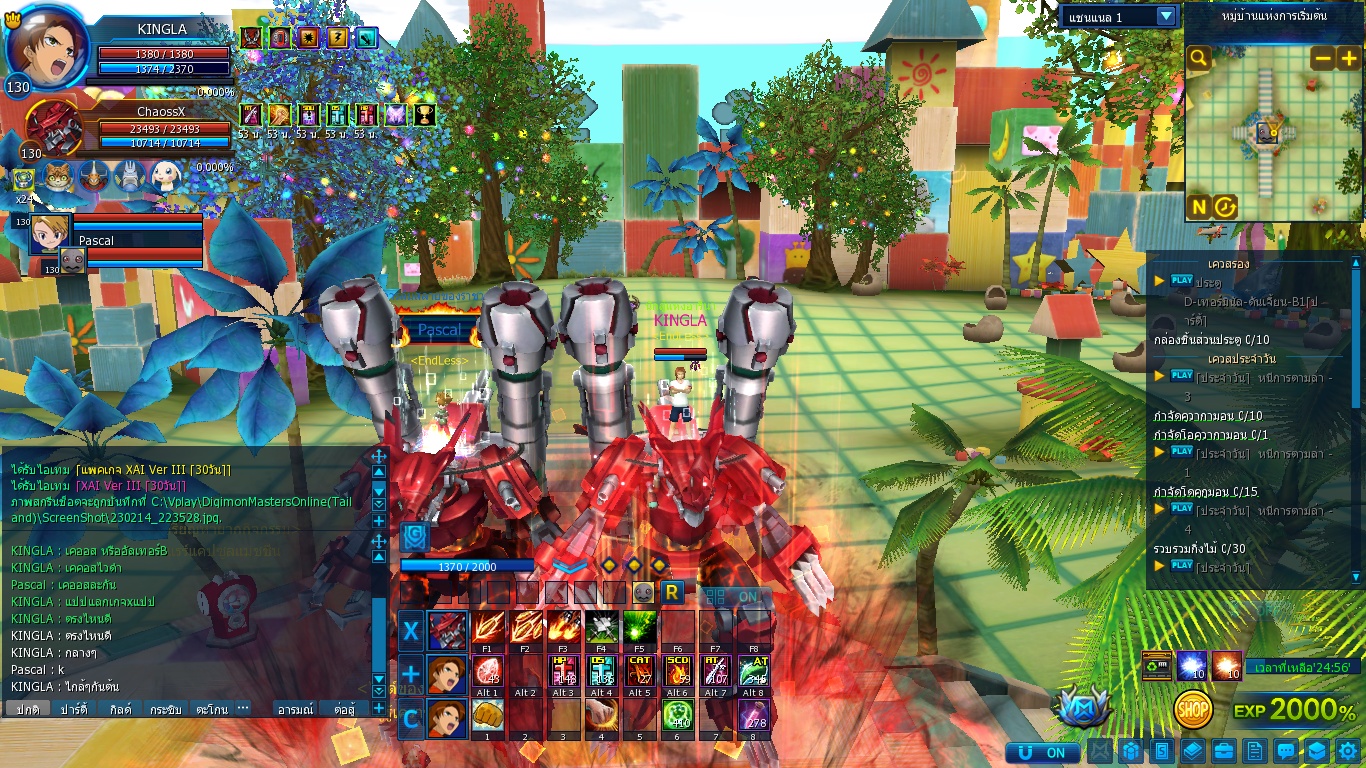Click the minimap magnifier search button

(1199, 59)
